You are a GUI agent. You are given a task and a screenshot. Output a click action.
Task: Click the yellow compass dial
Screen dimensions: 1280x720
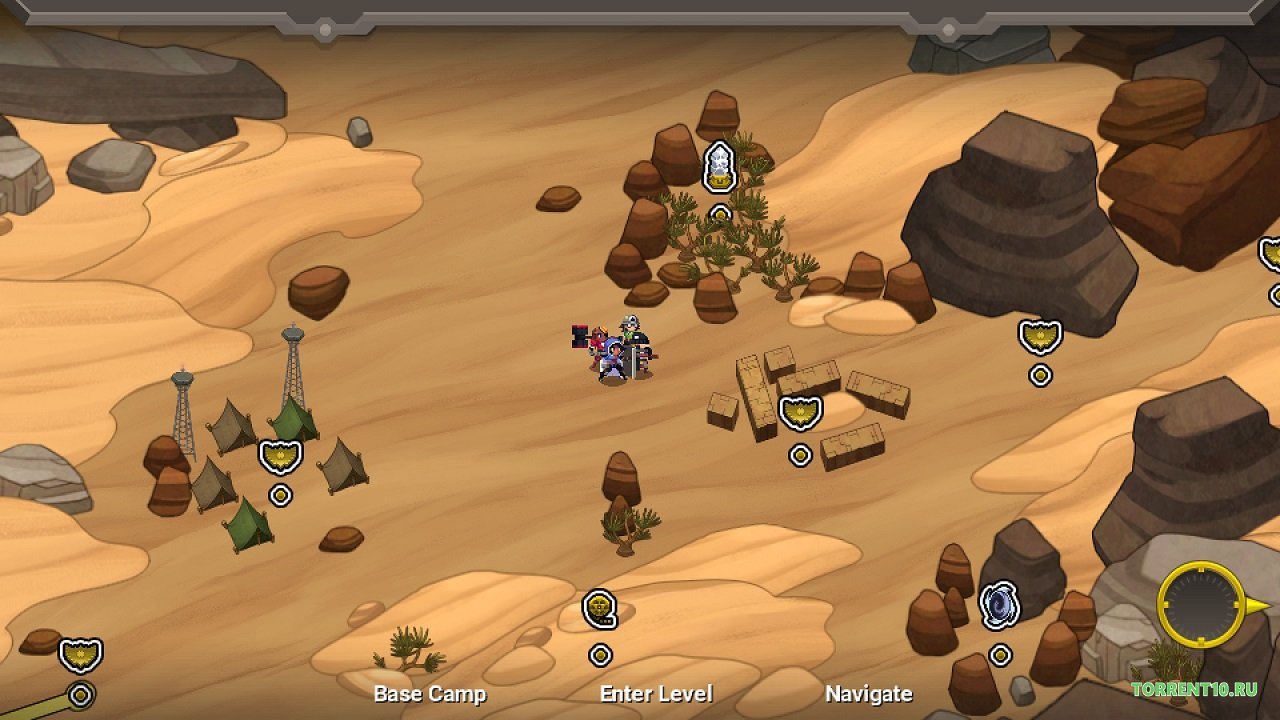coord(1200,604)
